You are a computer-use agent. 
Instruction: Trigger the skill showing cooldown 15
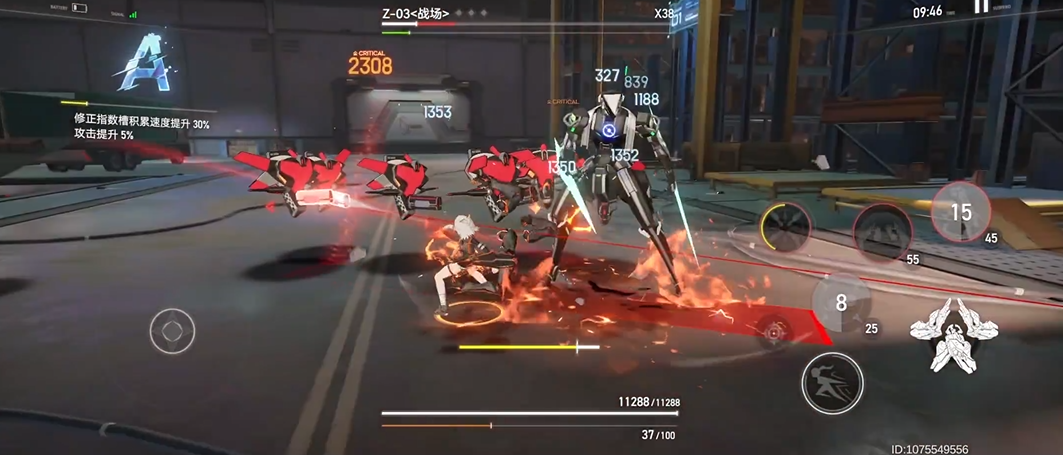960,212
